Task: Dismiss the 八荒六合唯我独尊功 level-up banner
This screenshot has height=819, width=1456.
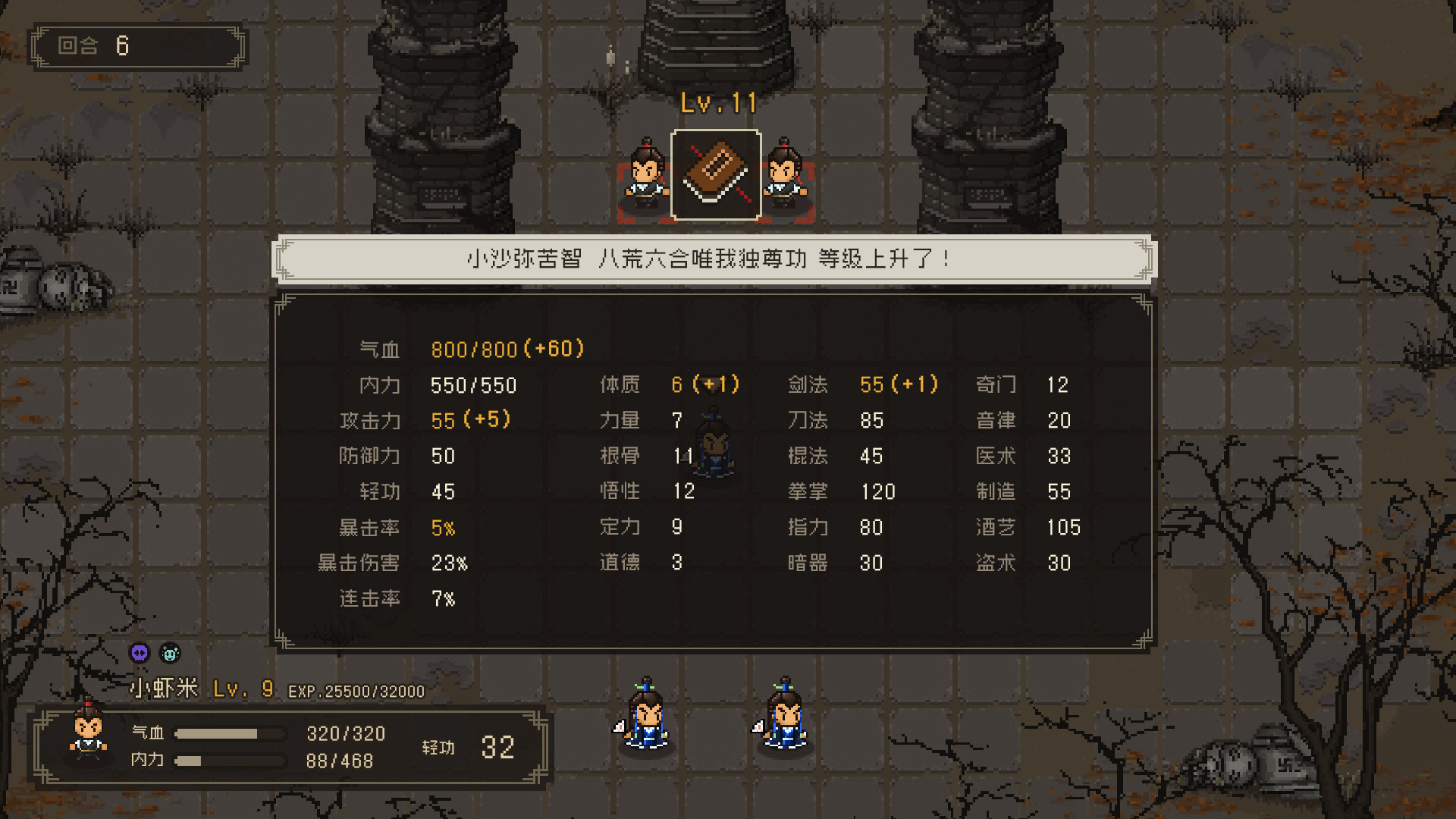Action: [714, 258]
